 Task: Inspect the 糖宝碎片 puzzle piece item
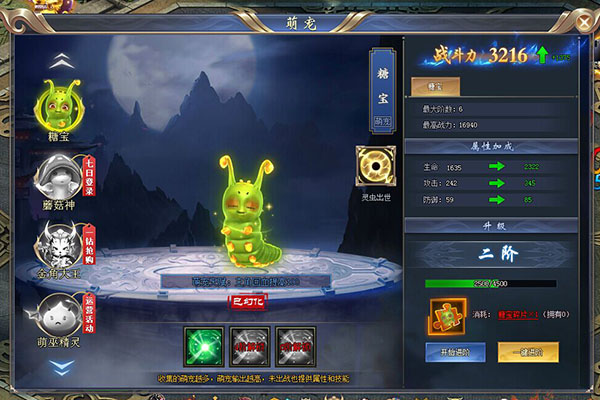pyautogui.click(x=446, y=314)
